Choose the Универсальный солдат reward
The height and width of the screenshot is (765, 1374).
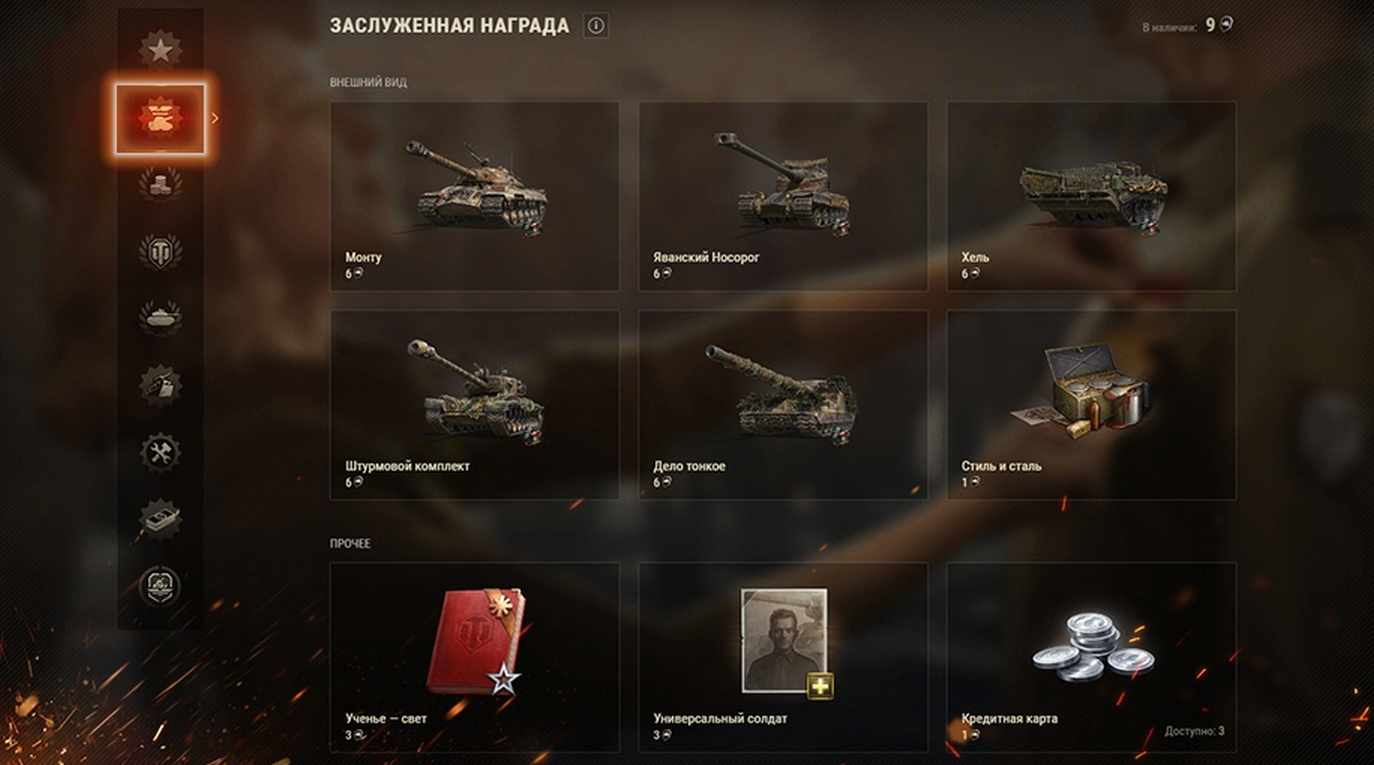pyautogui.click(x=783, y=656)
